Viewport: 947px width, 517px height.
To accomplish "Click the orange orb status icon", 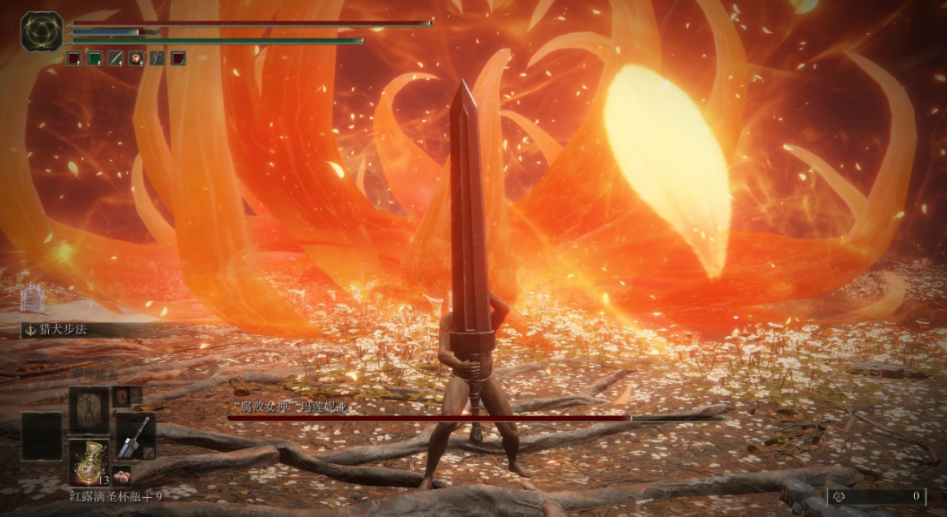I will pos(136,58).
